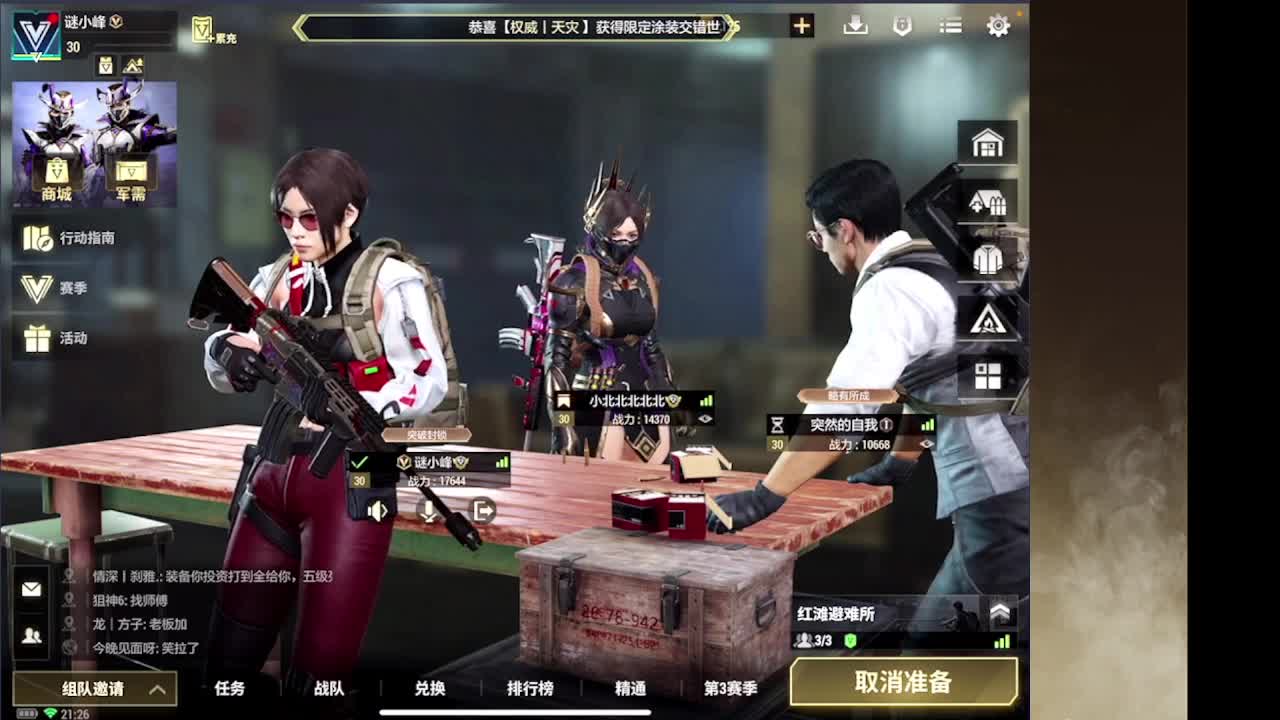The width and height of the screenshot is (1280, 720).
Task: Toggle ready status checkmark on 谜小峰
Action: 357,462
